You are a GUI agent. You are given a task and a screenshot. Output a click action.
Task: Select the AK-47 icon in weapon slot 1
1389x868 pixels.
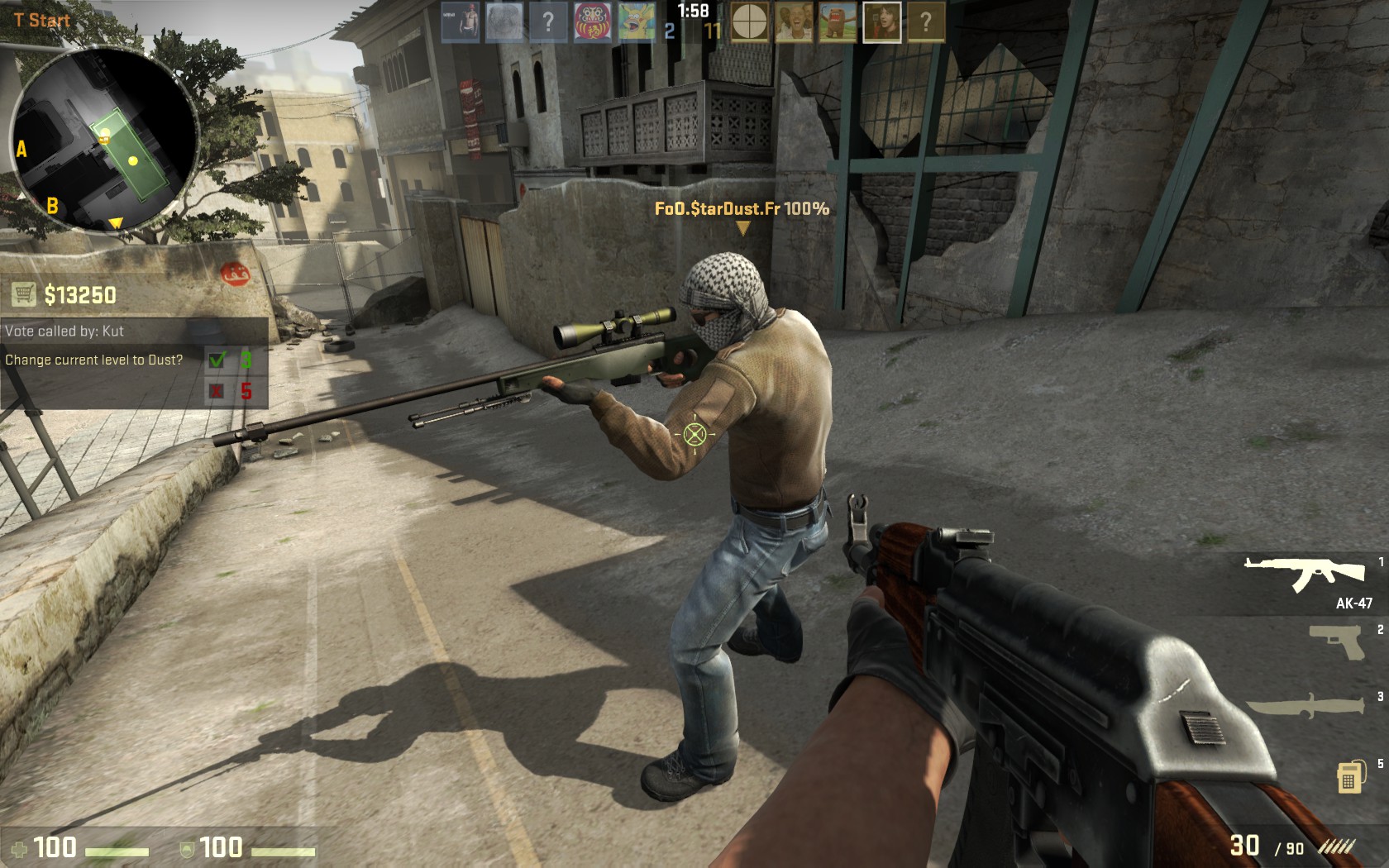coord(1304,573)
